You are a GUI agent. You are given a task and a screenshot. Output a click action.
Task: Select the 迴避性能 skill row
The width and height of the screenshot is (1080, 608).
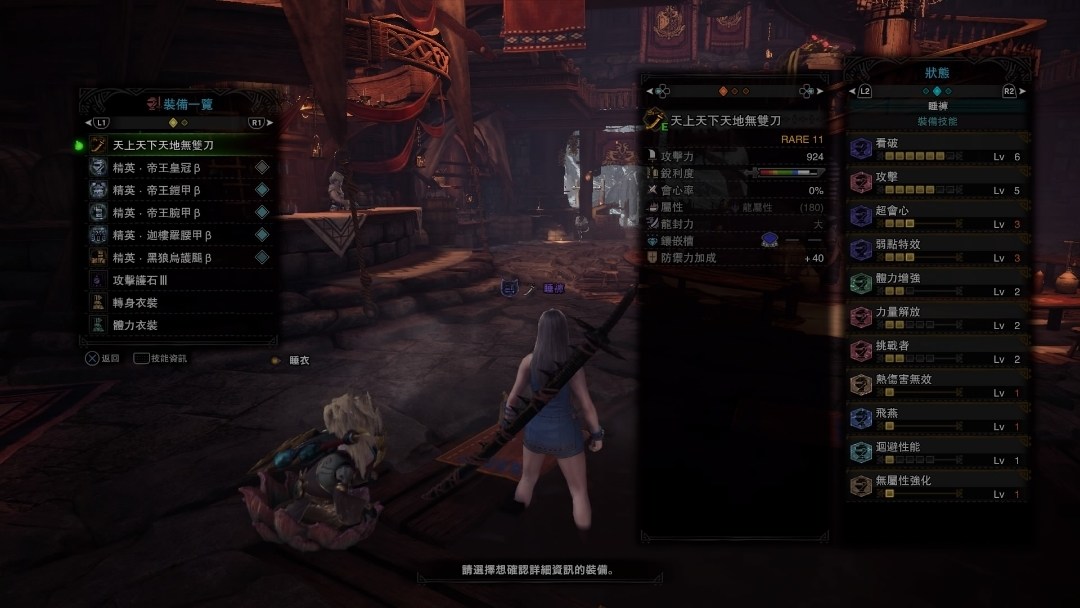[936, 453]
